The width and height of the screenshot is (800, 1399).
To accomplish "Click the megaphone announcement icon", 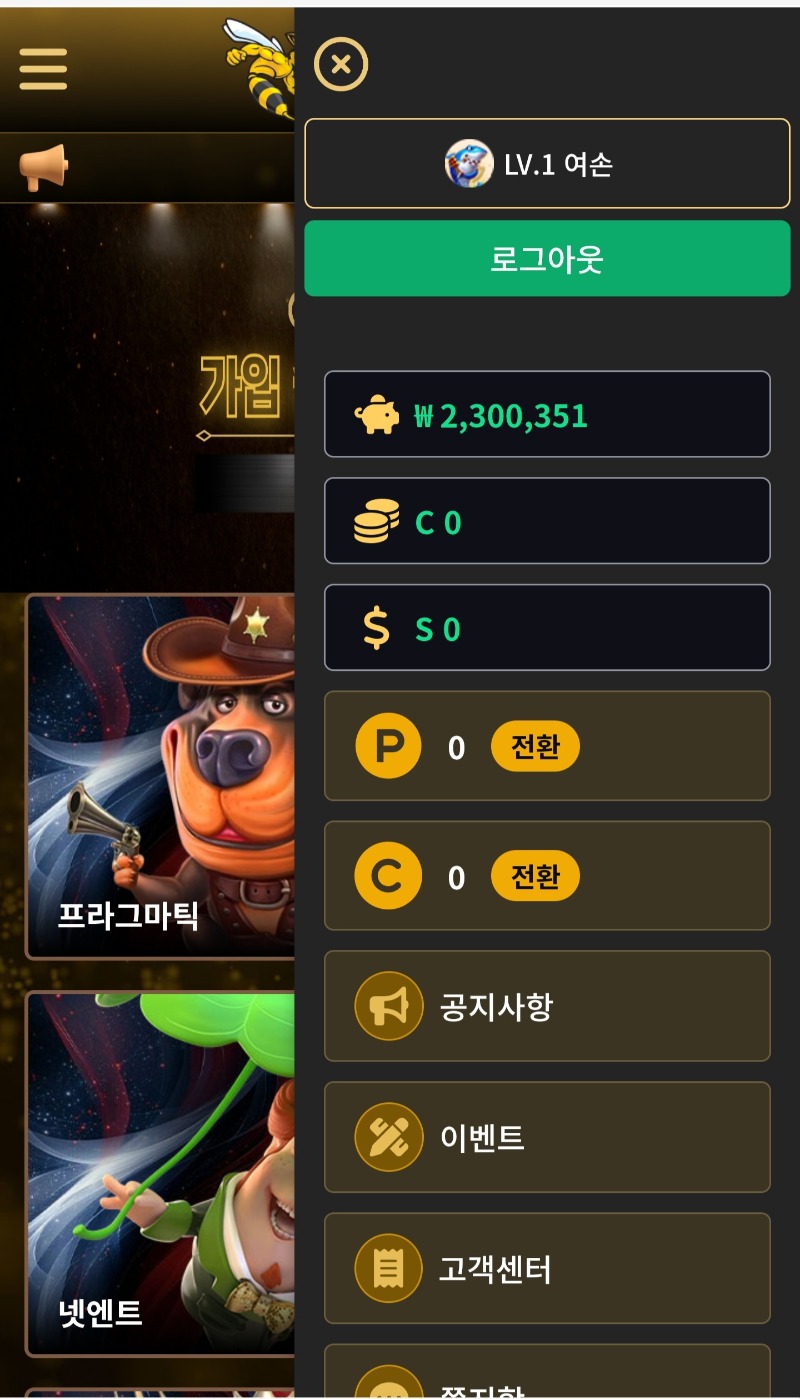I will coord(44,167).
